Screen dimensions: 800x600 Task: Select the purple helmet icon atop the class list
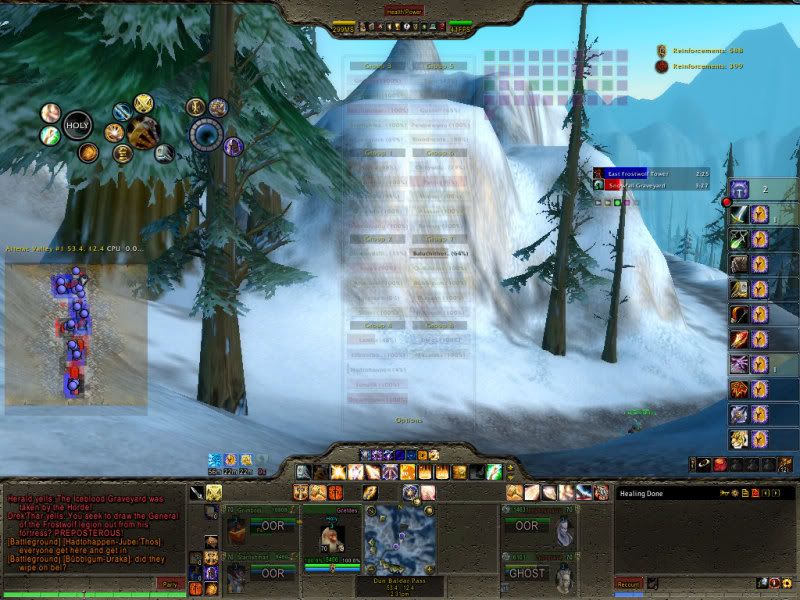739,188
